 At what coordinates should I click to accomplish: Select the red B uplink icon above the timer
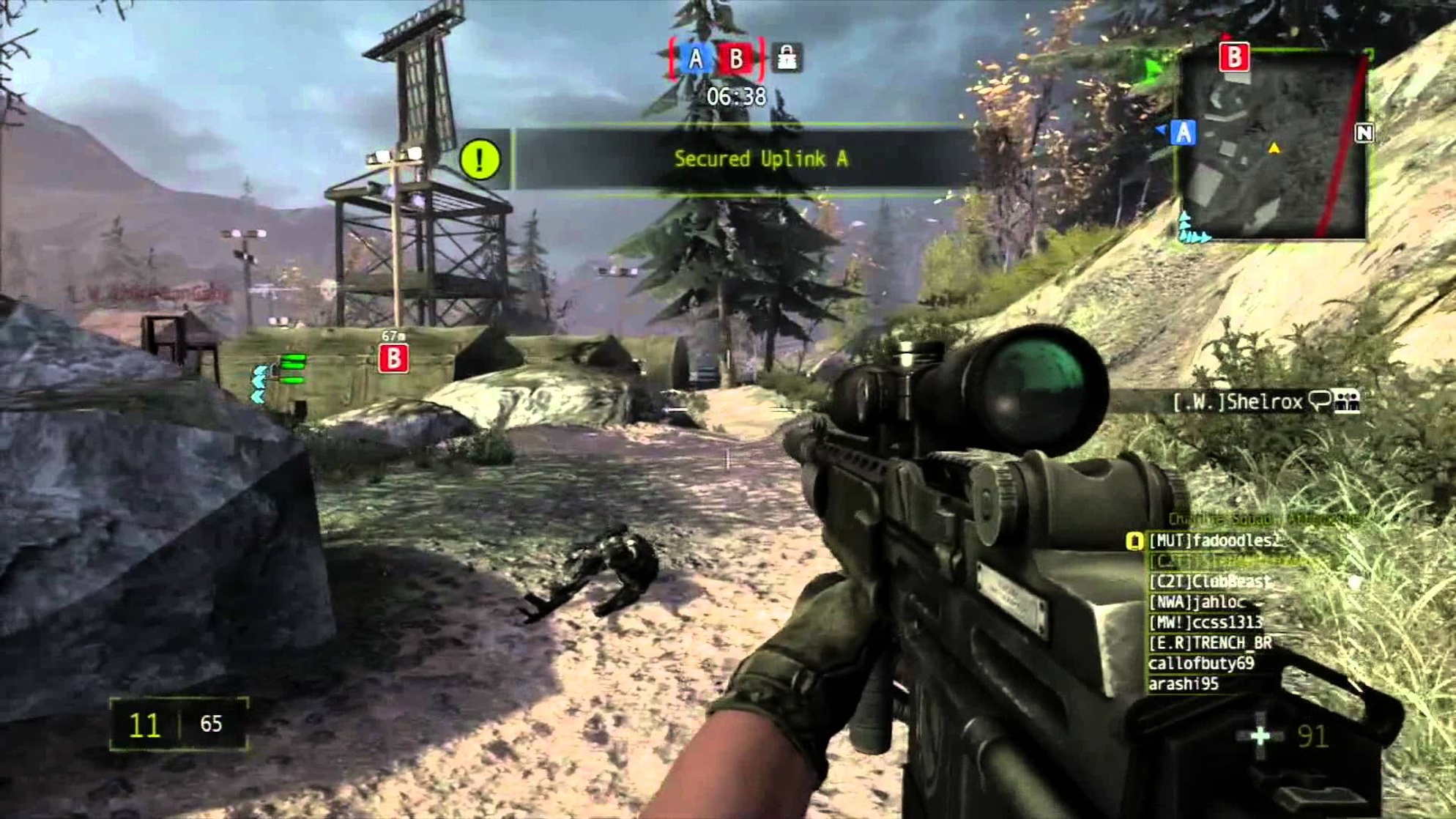[x=736, y=59]
